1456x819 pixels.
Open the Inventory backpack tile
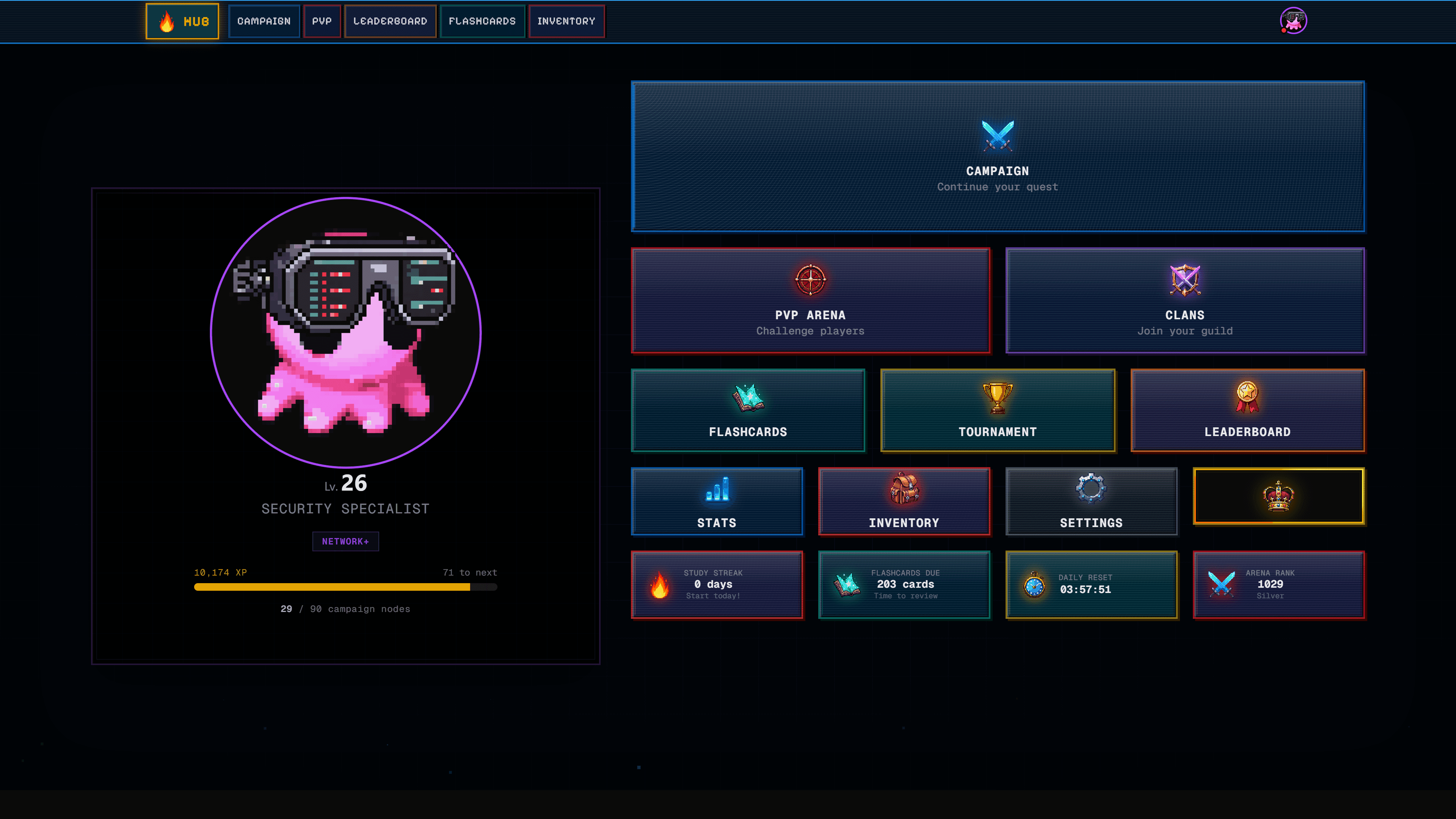pyautogui.click(x=904, y=501)
